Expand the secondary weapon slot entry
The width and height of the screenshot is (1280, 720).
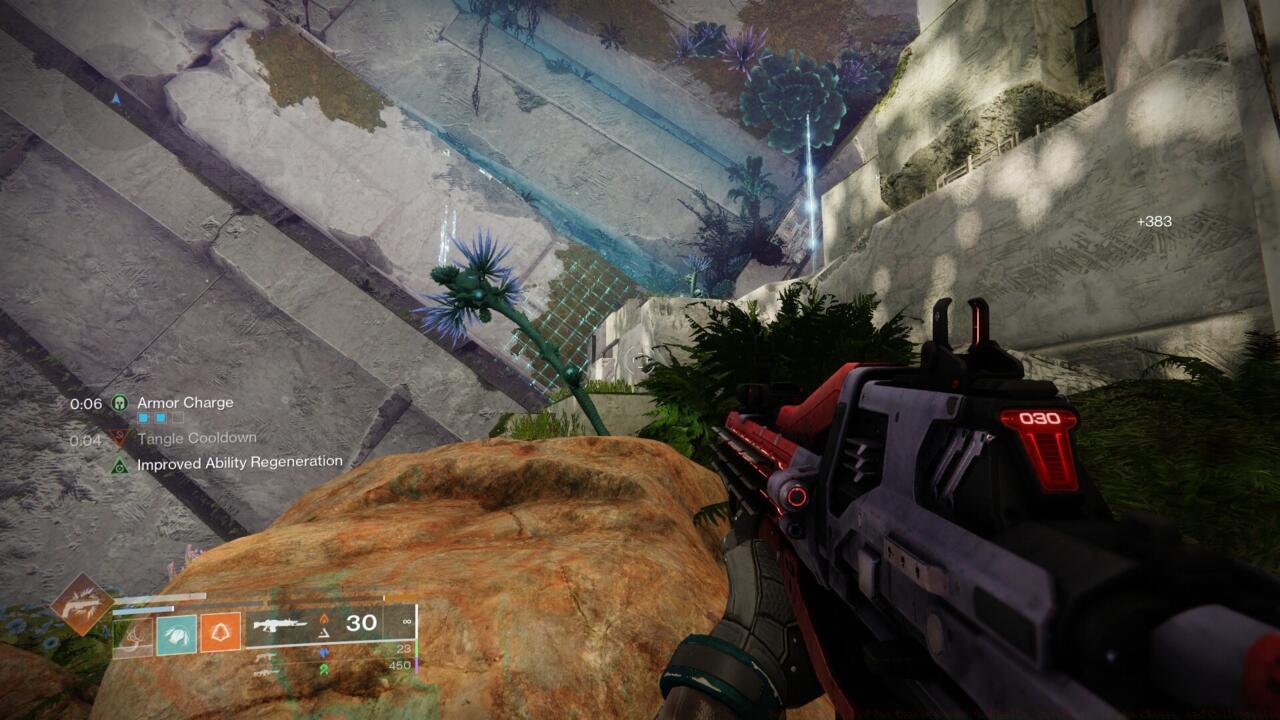[x=265, y=657]
